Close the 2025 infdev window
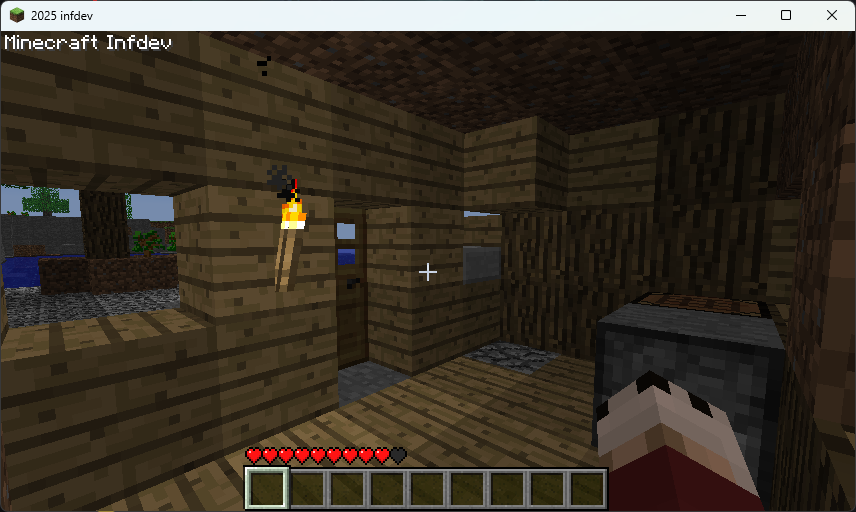The width and height of the screenshot is (856, 512). tap(832, 15)
